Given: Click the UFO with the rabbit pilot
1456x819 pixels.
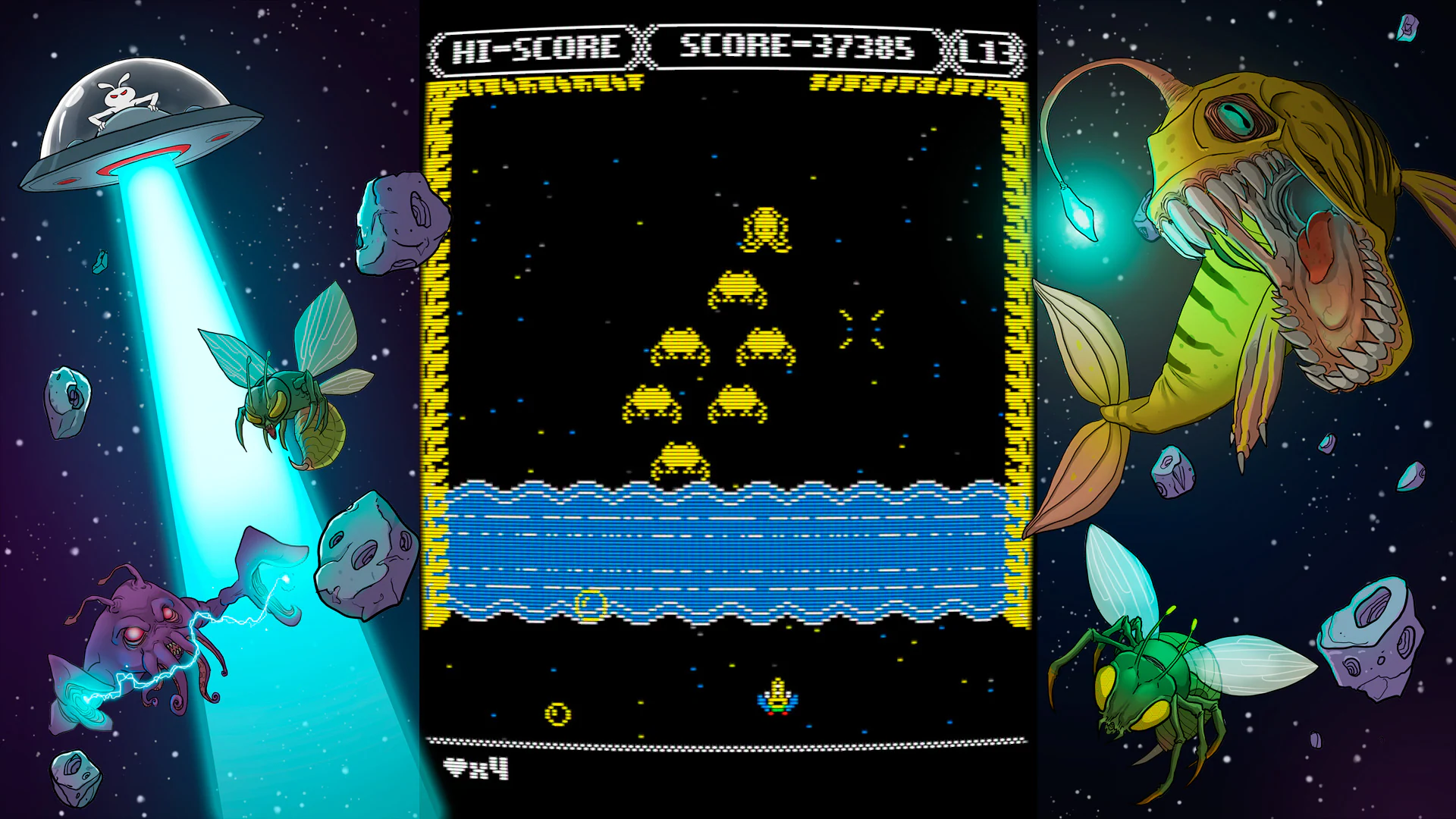Looking at the screenshot, I should 140,114.
